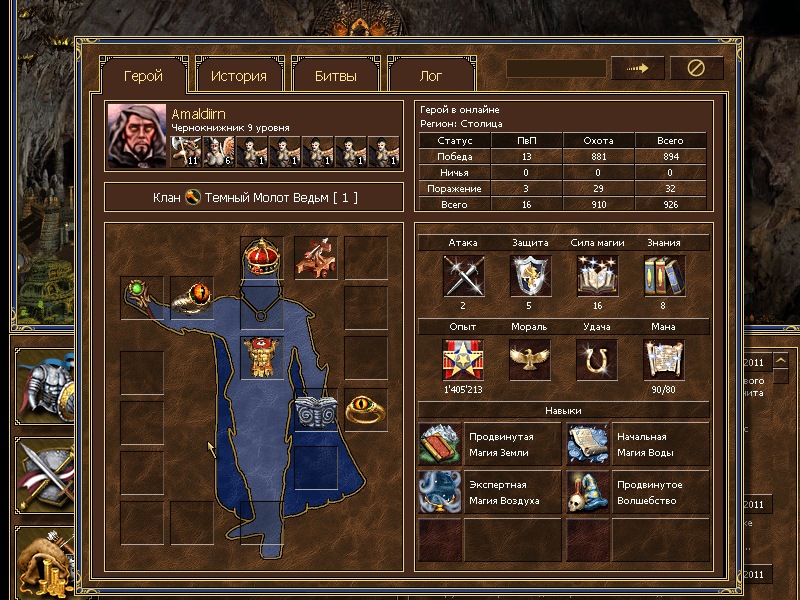Select the golden body armor slot

pos(262,358)
